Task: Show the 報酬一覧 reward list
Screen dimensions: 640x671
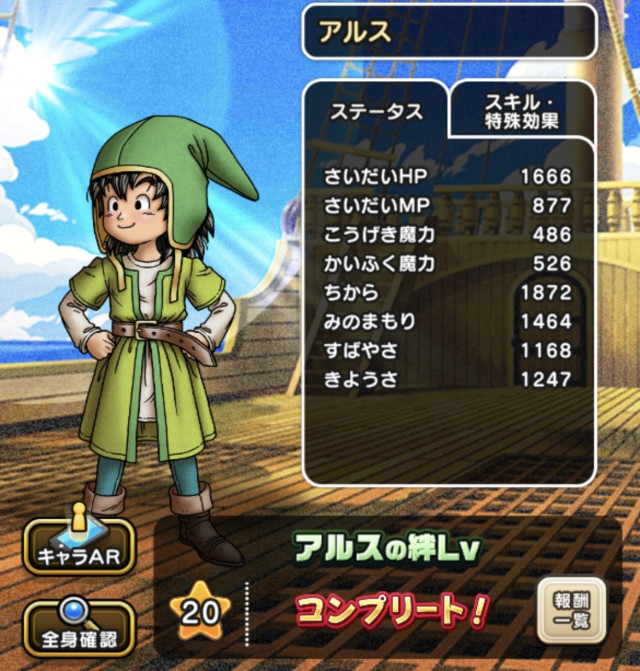Action: [571, 611]
